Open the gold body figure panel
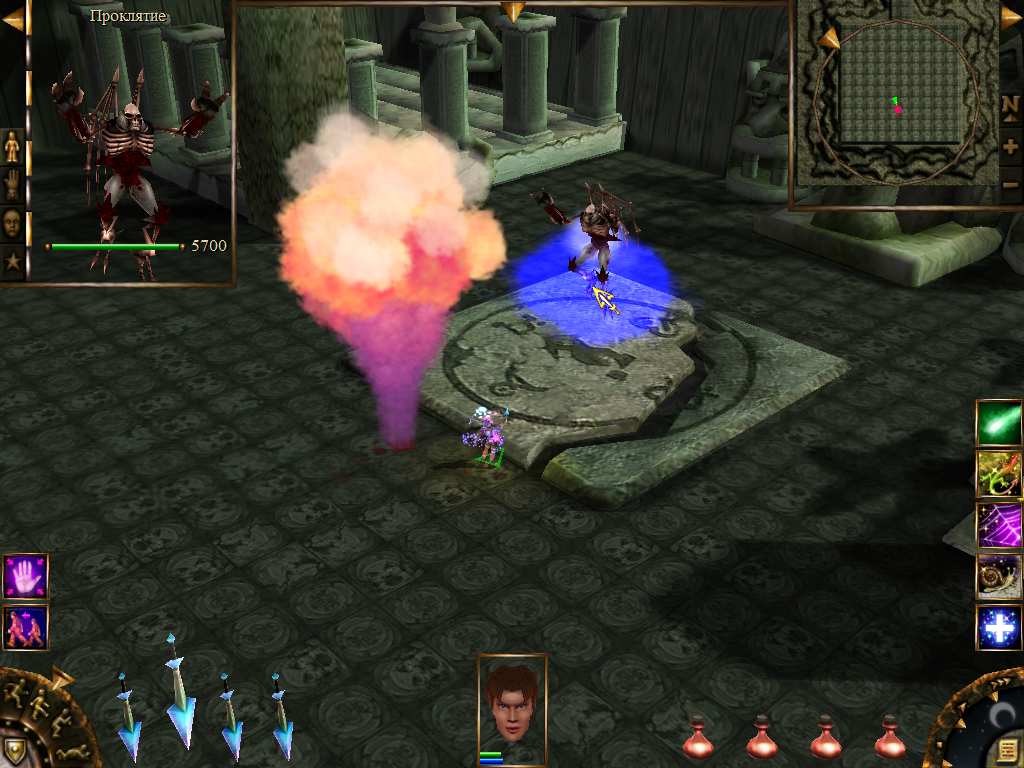 coord(12,147)
